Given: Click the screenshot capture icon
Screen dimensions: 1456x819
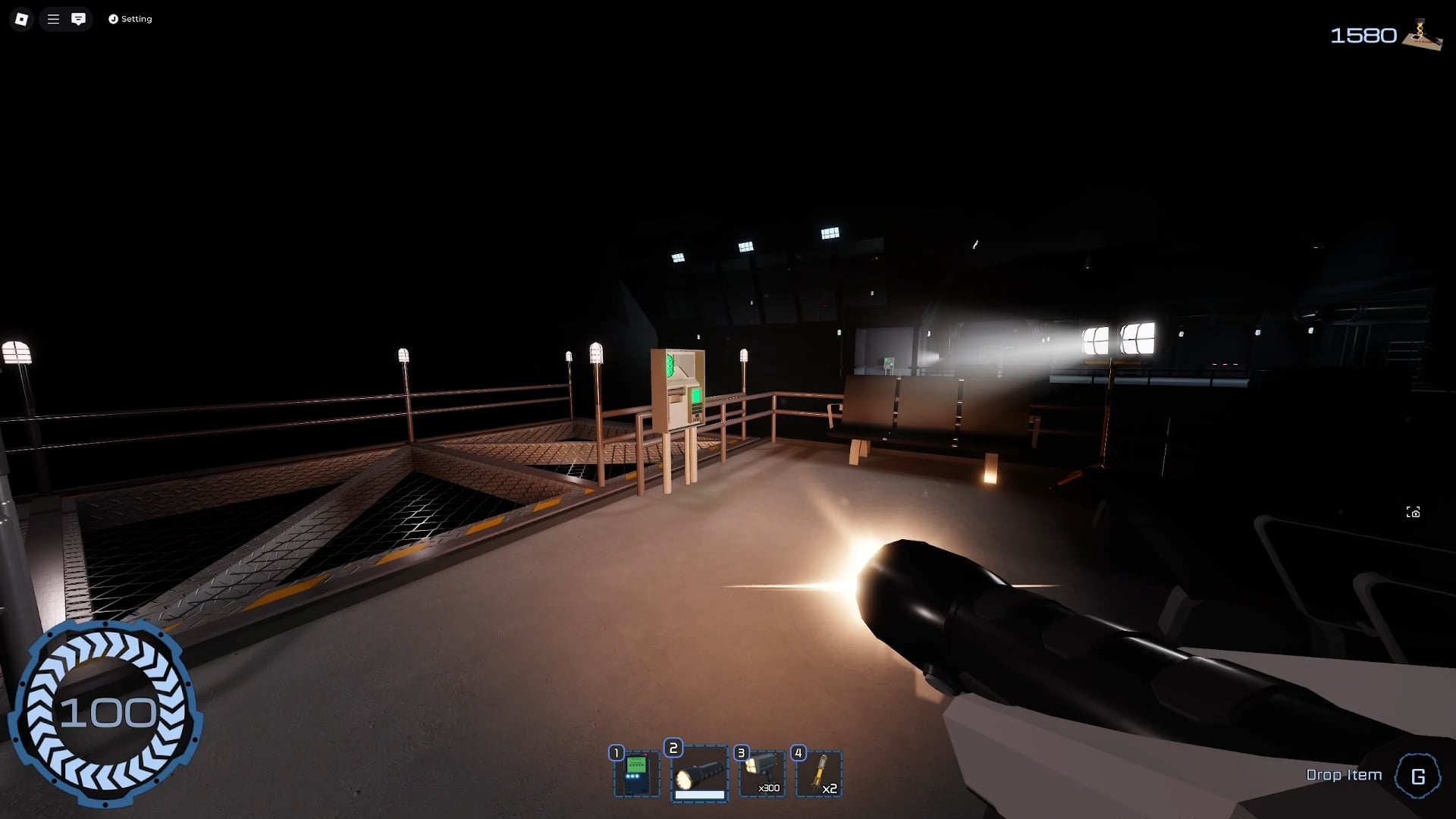Looking at the screenshot, I should [x=1413, y=513].
